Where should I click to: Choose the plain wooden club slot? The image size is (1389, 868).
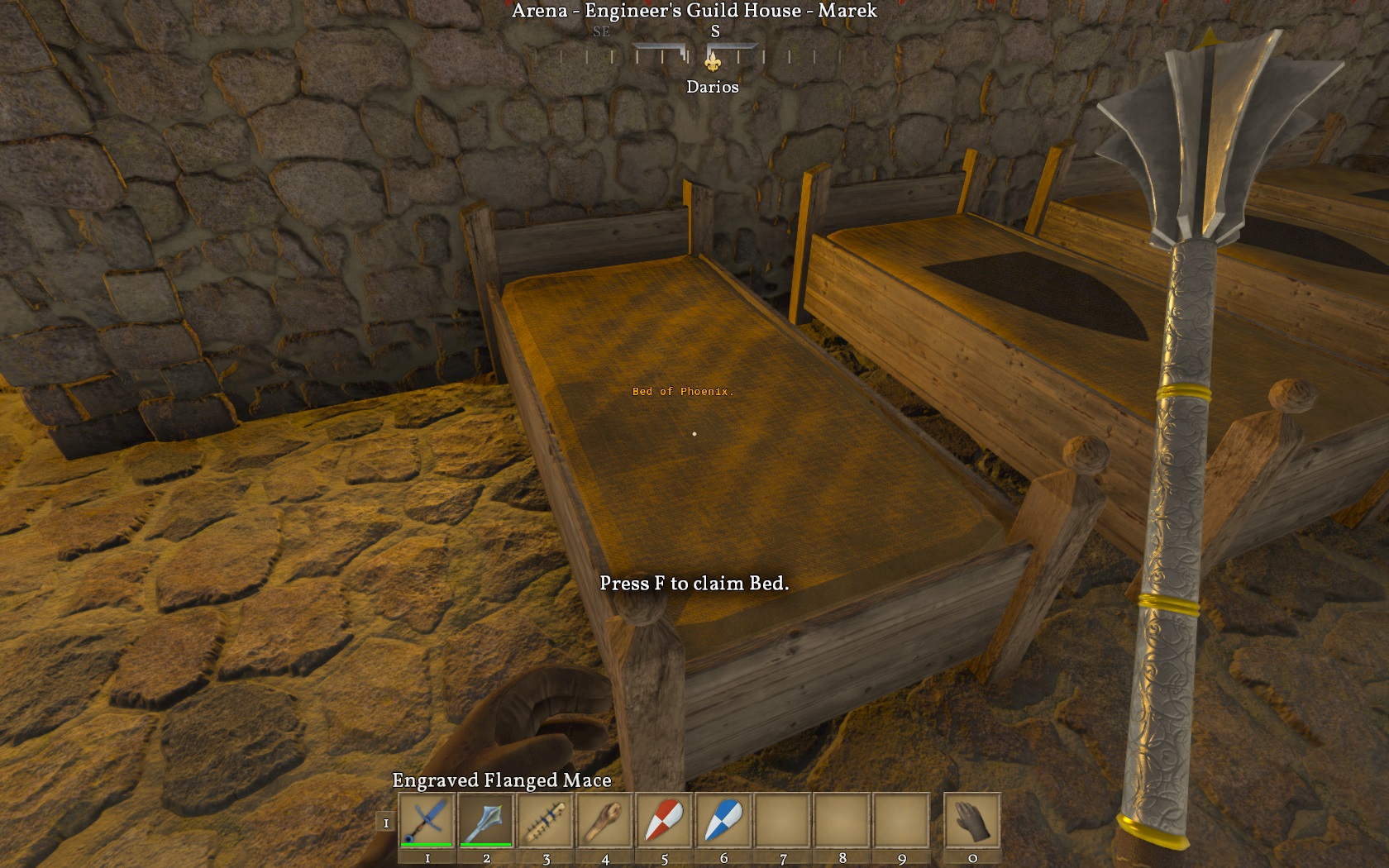605,820
